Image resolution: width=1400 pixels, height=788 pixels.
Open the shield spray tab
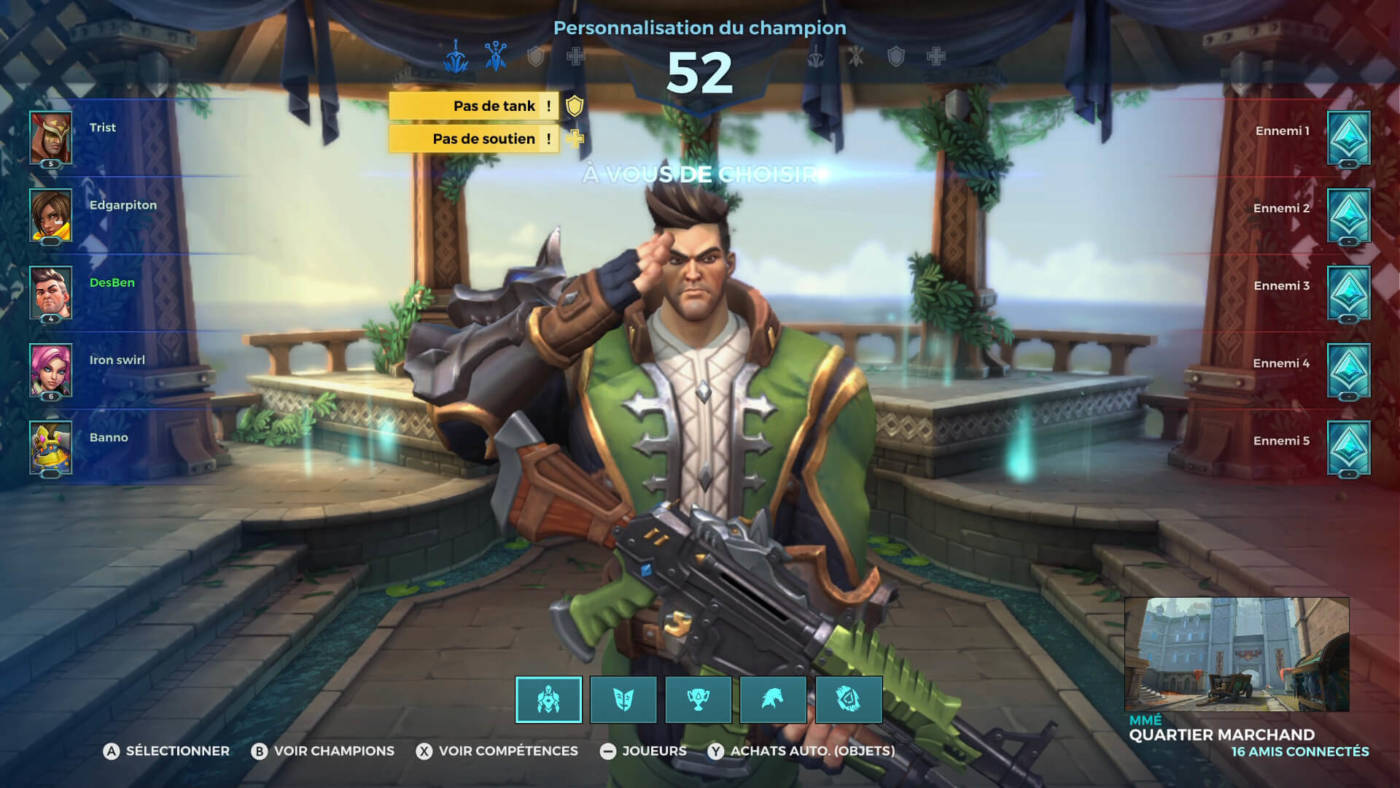point(848,700)
